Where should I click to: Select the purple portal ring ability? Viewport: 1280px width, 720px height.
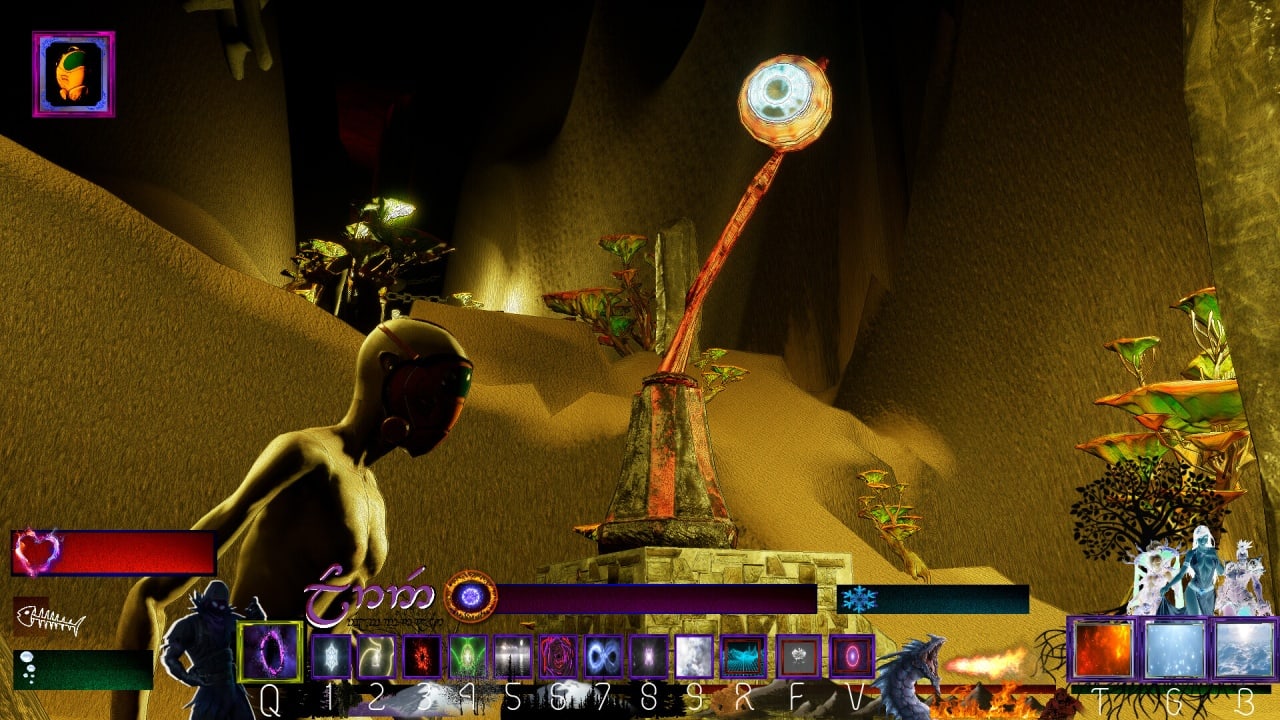click(270, 651)
